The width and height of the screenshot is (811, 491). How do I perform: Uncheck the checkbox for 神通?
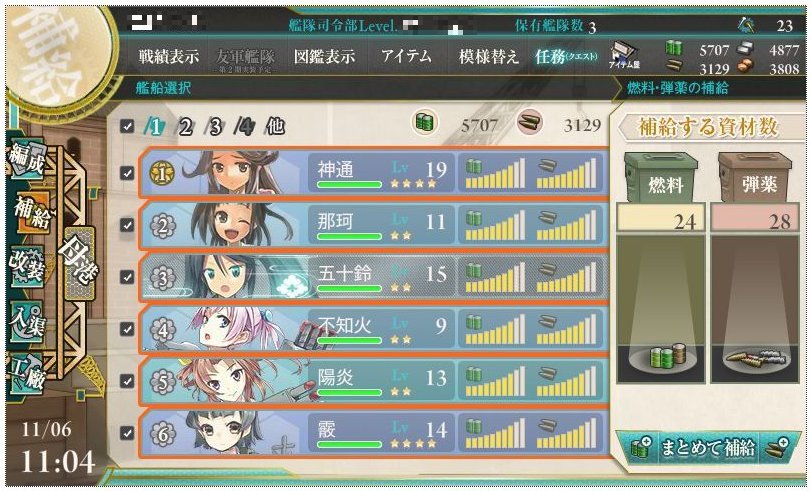tap(125, 172)
